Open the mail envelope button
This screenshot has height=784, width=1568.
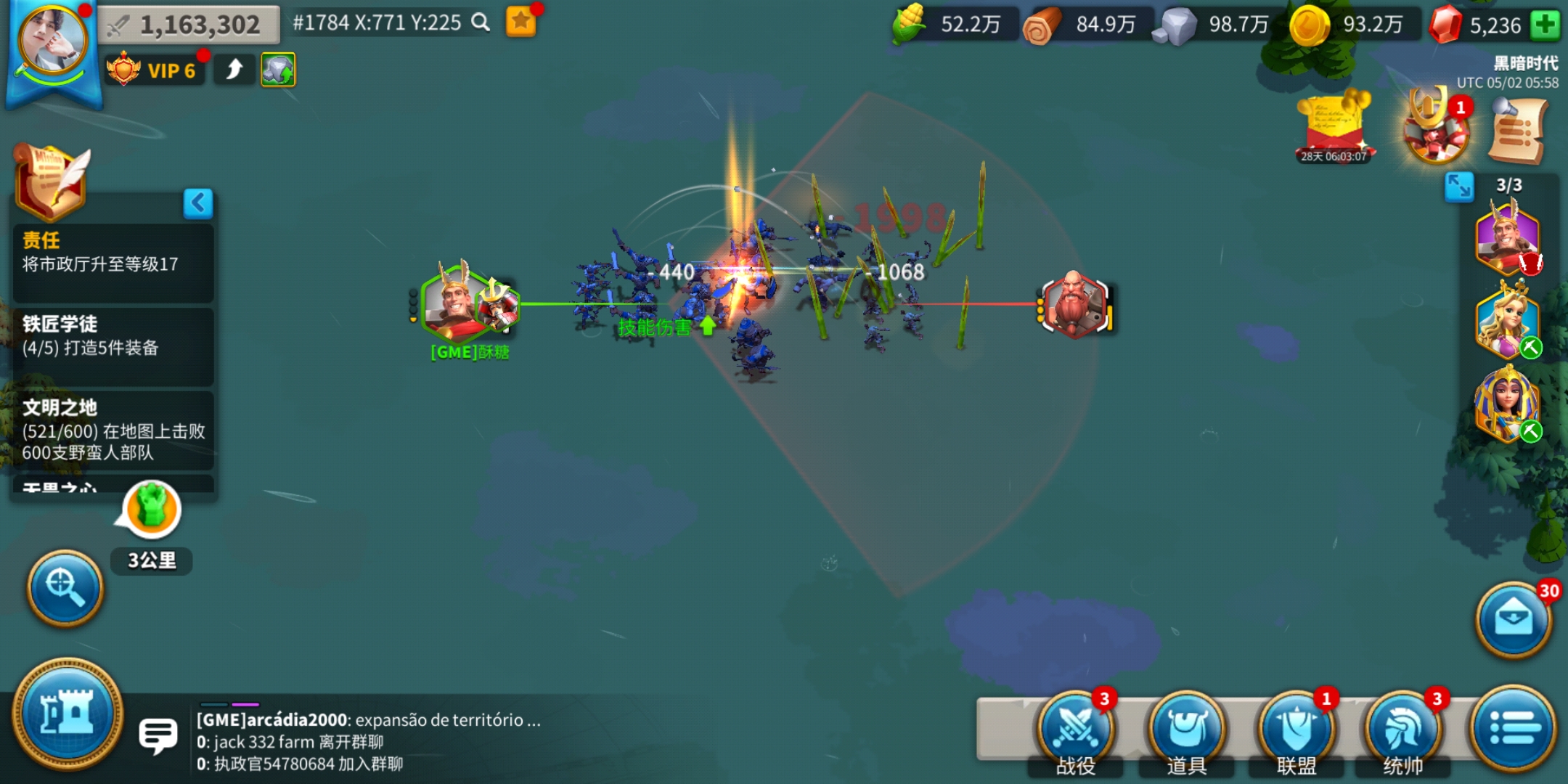pos(1514,619)
